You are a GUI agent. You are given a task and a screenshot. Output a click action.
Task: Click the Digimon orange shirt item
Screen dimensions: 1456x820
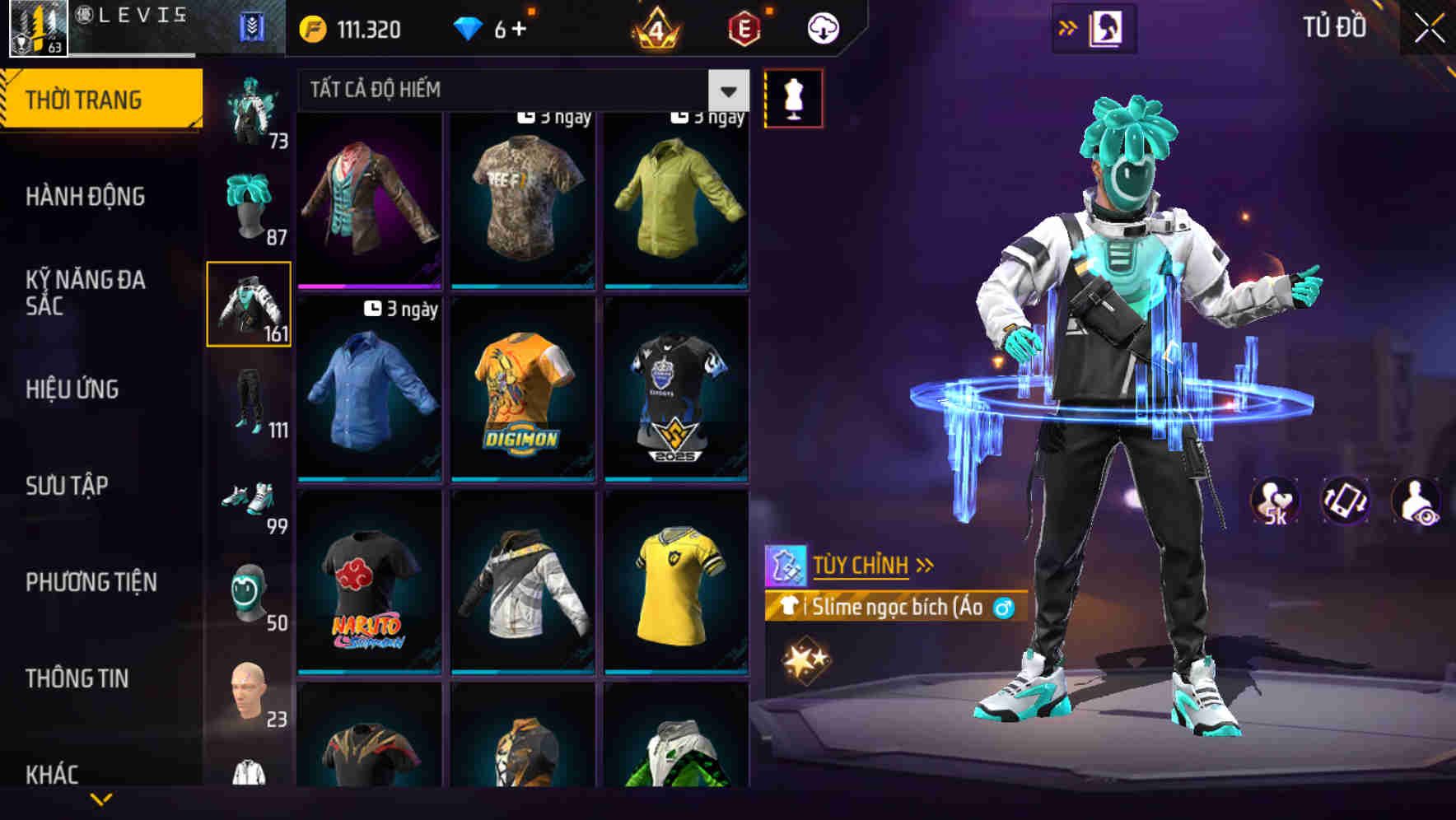[x=522, y=391]
